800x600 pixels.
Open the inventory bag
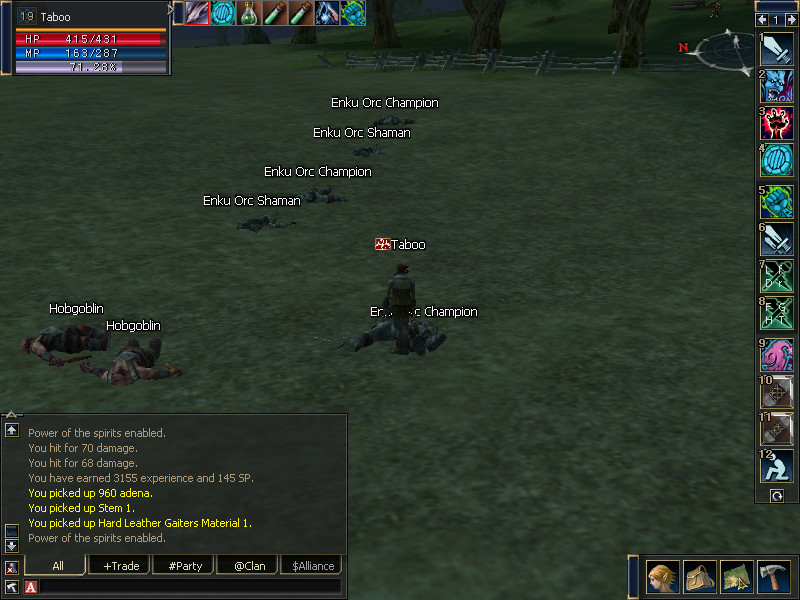point(700,577)
